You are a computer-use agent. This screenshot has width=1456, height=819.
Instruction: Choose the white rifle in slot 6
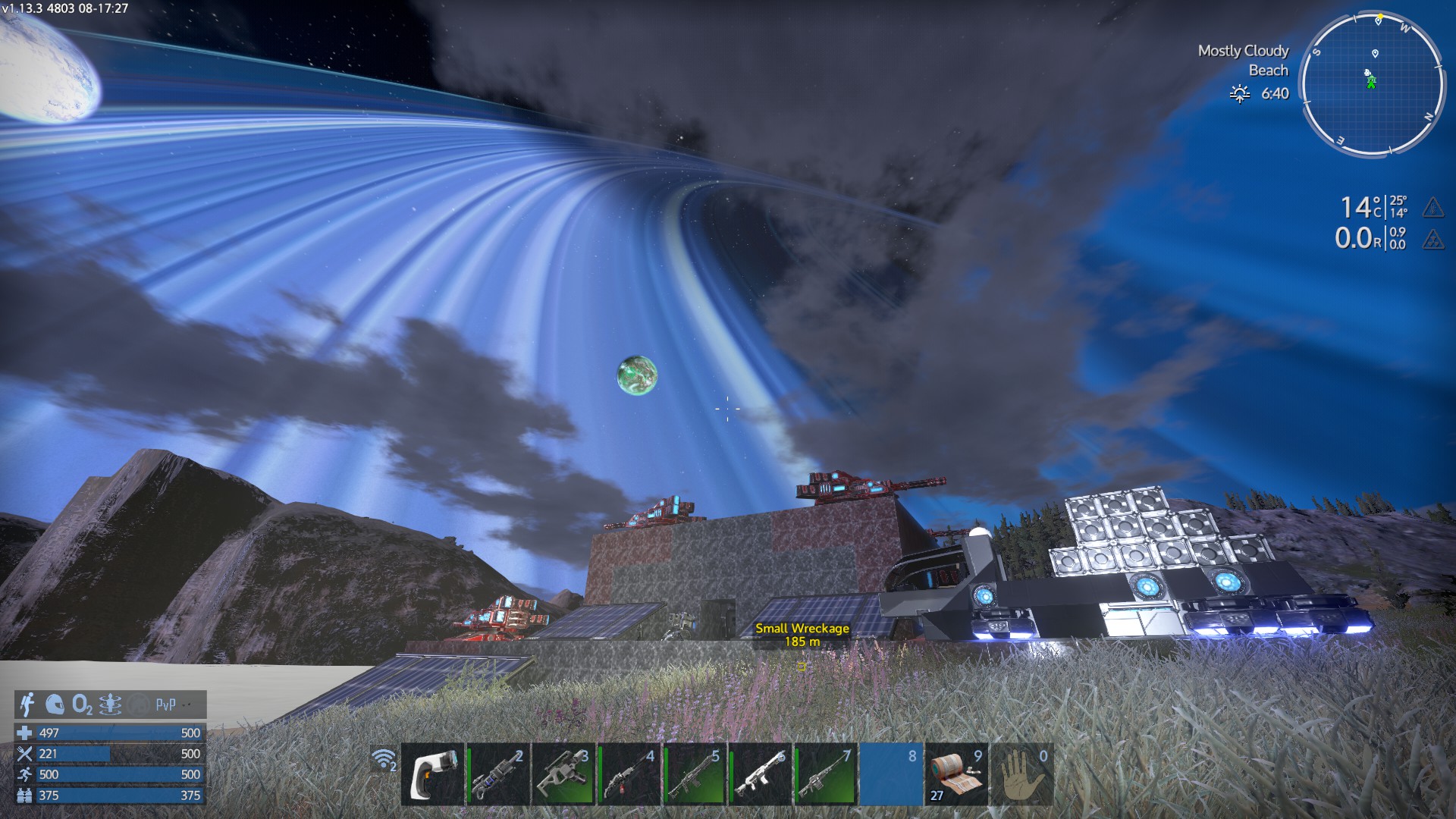(x=760, y=774)
